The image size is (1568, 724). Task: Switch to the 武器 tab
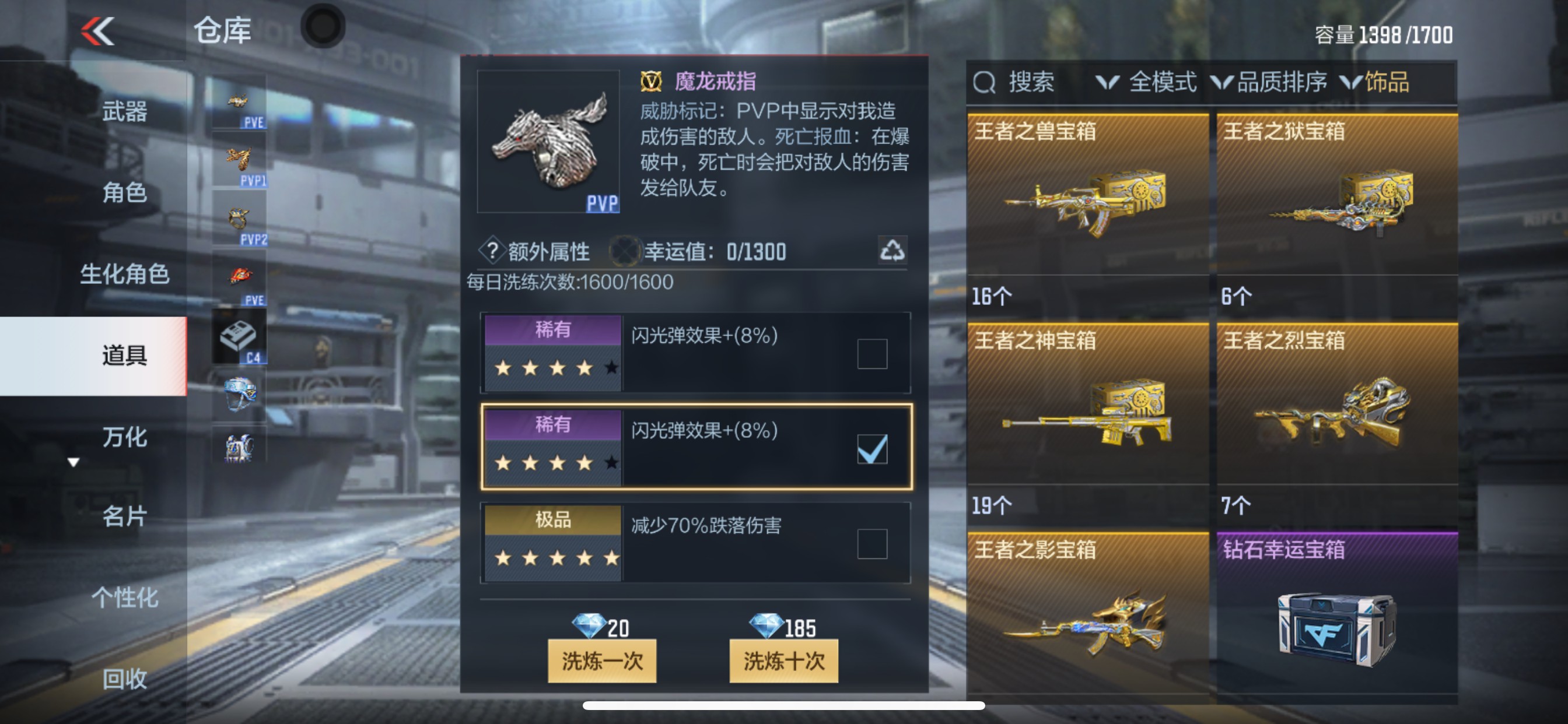(x=124, y=112)
